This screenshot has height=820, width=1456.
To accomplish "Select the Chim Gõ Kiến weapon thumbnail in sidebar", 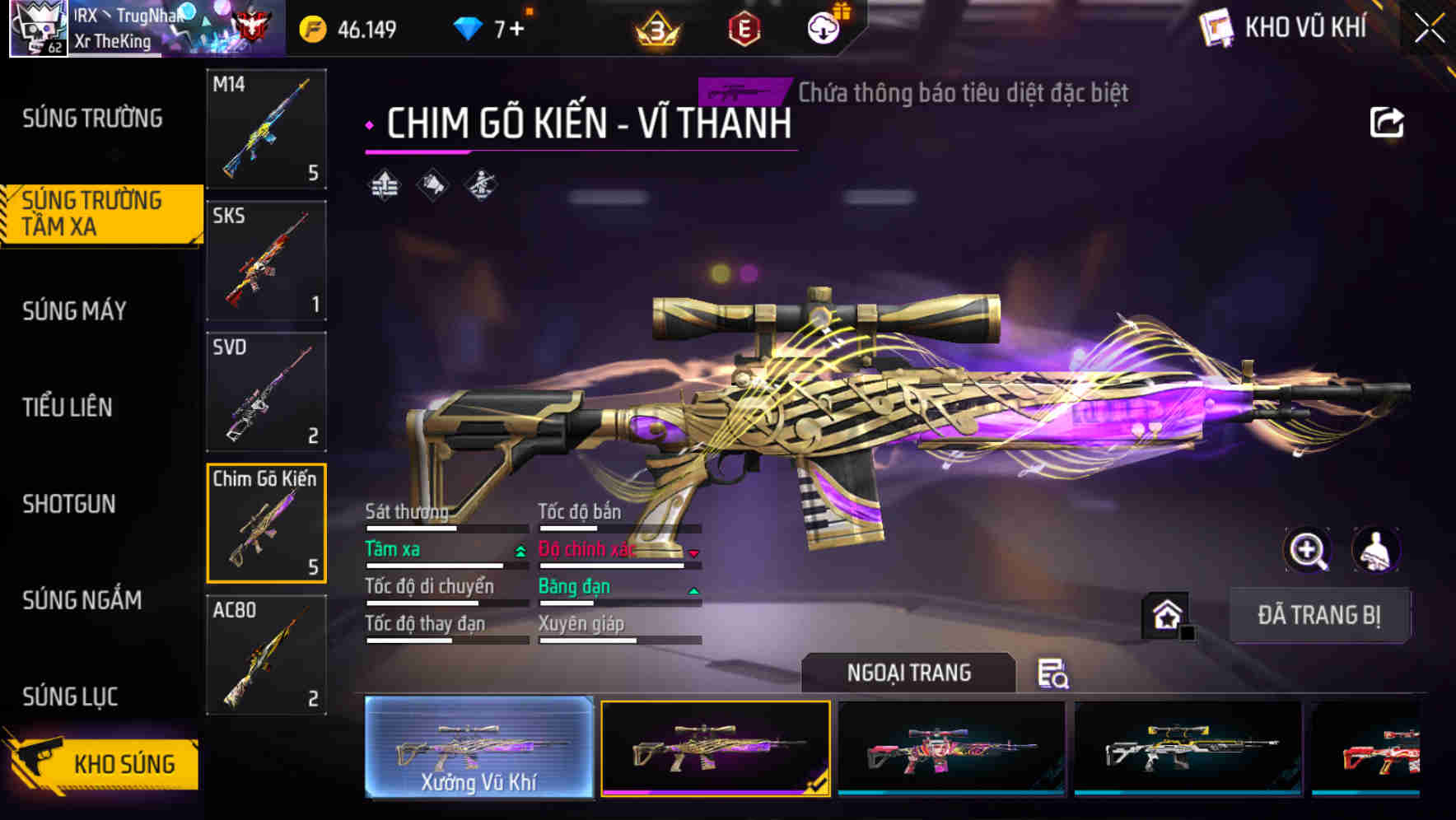I will 265,524.
